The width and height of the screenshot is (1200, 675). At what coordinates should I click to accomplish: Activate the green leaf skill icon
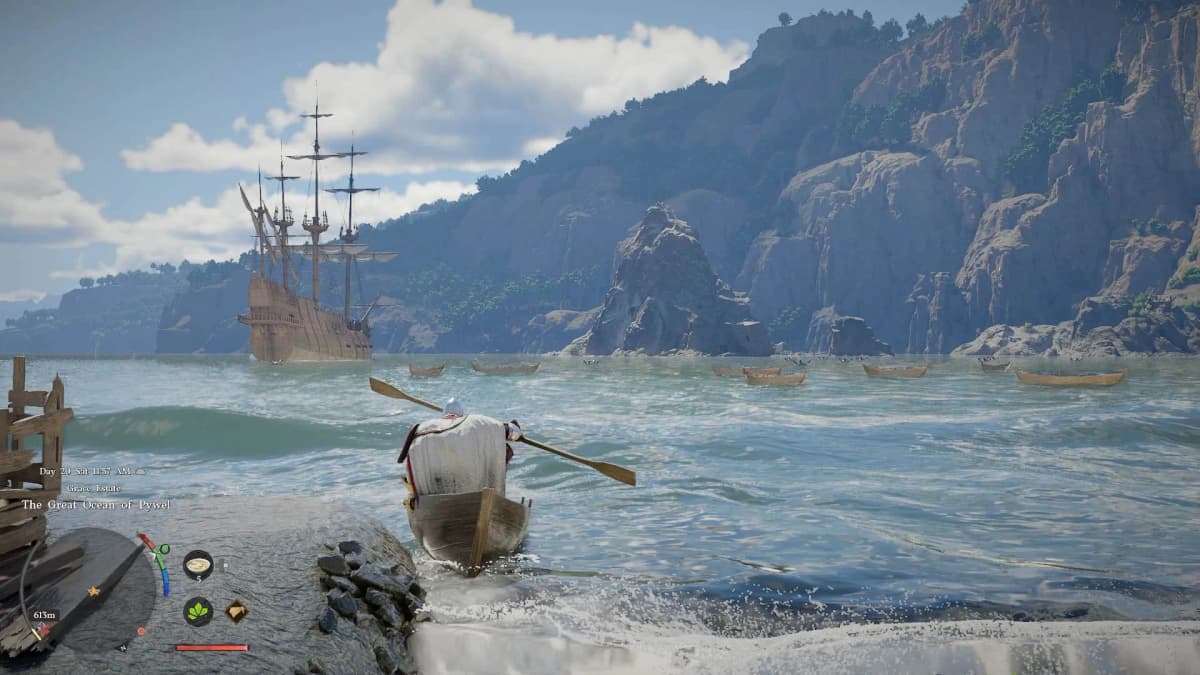198,611
